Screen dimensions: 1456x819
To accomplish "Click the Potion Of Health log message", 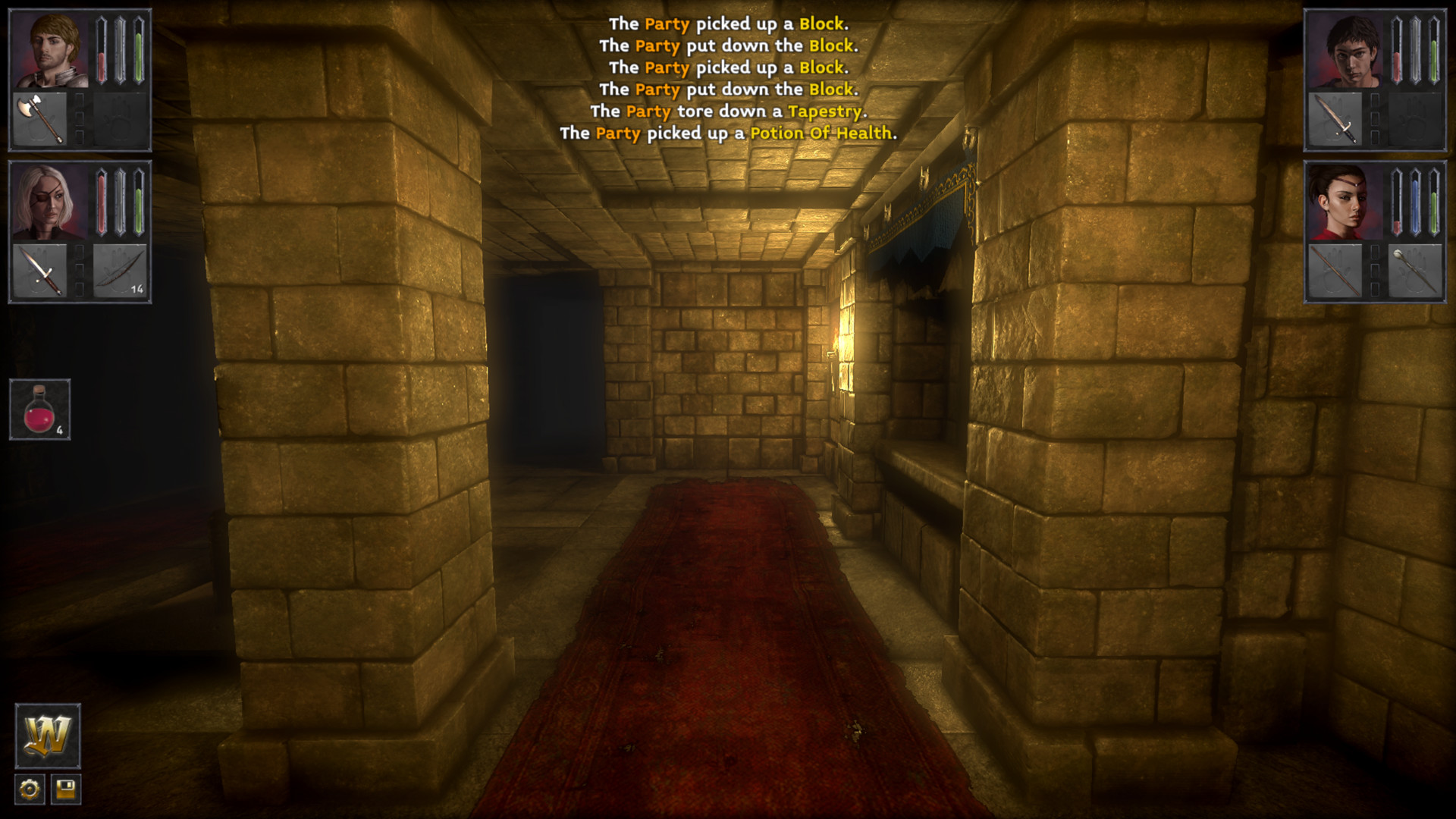I will (821, 133).
